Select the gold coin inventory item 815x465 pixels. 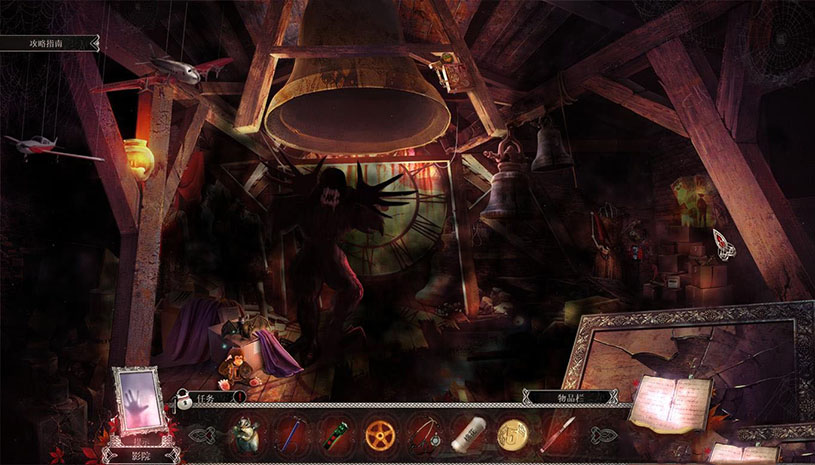point(512,434)
